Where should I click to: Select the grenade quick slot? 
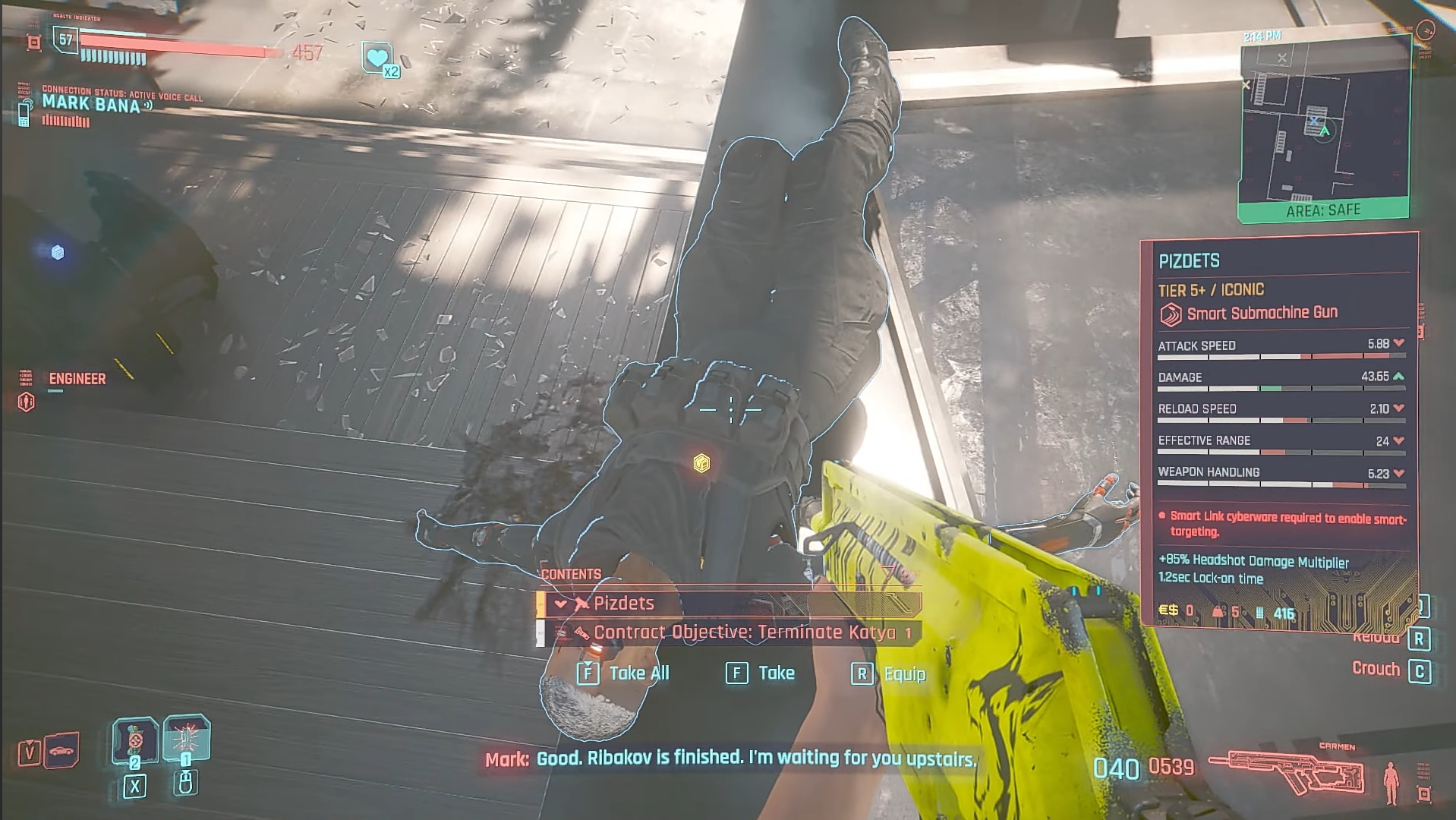coord(185,738)
